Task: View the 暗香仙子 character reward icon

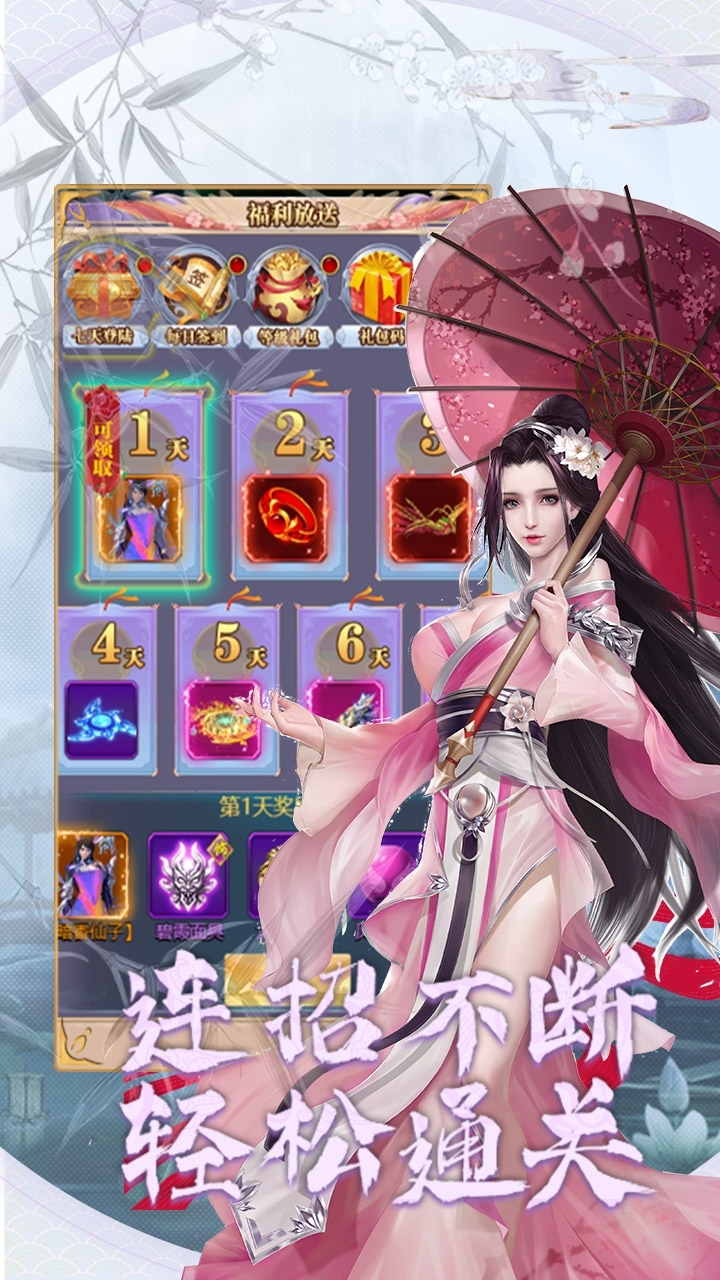Action: point(92,877)
